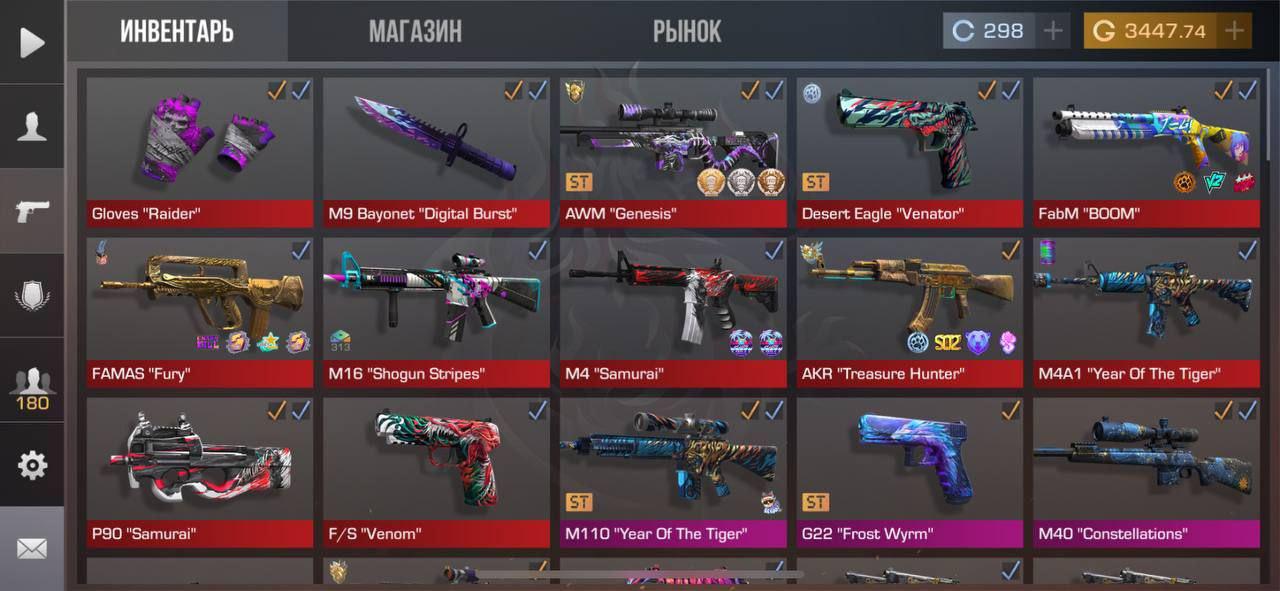Image resolution: width=1280 pixels, height=591 pixels.
Task: Select the Инвентарь tab
Action: (x=177, y=31)
